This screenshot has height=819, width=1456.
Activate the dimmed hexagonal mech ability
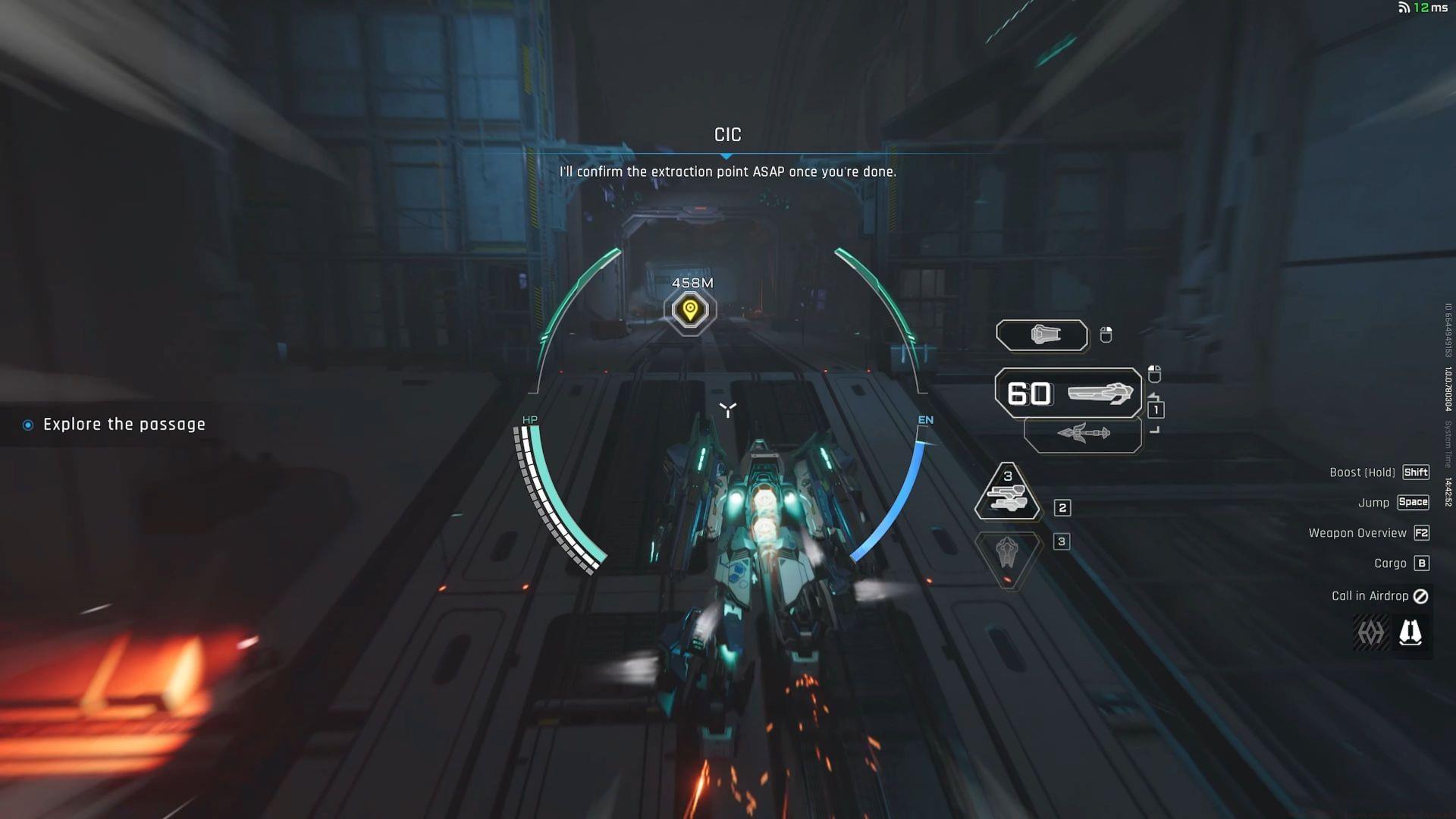click(1007, 553)
